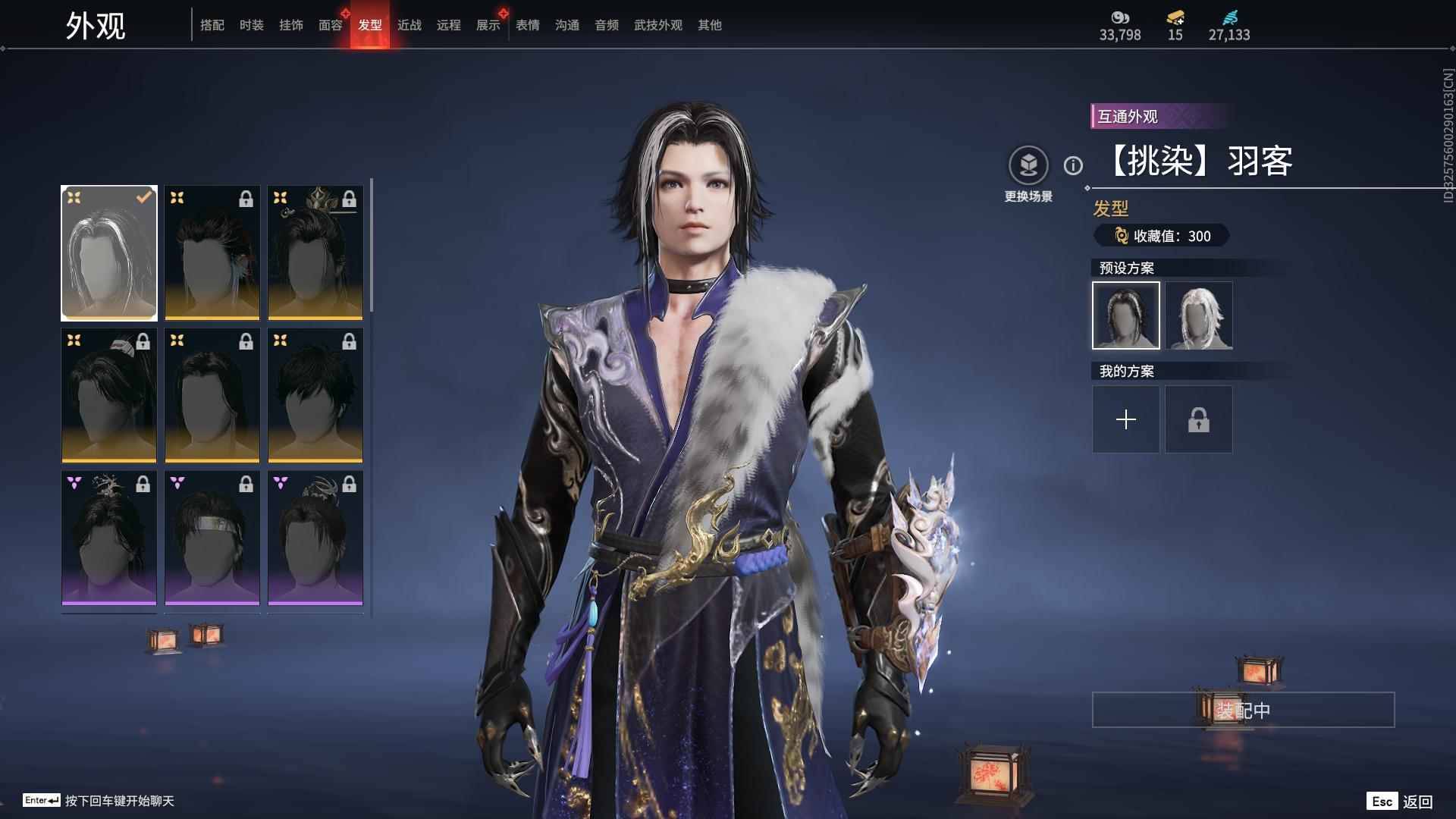
Task: Open the 远程 ranged tab
Action: pyautogui.click(x=448, y=25)
